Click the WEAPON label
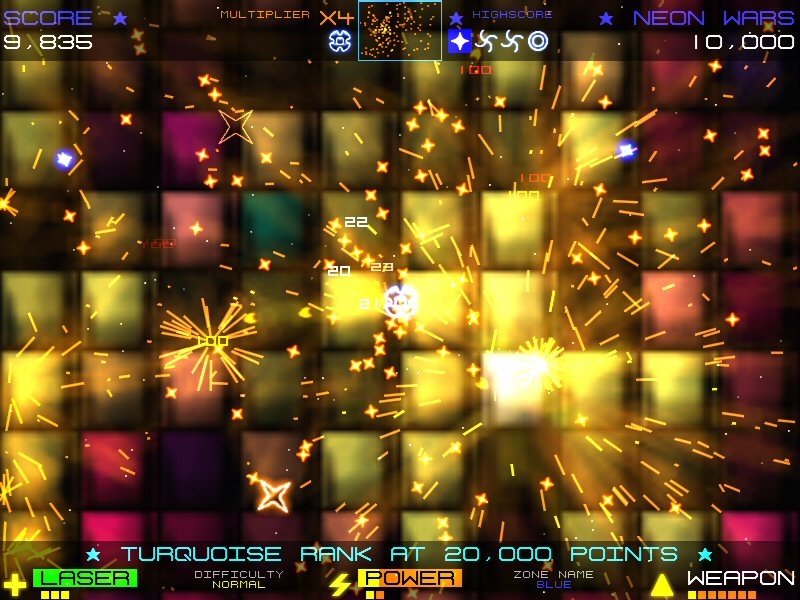Viewport: 800px width, 600px height. 741,578
